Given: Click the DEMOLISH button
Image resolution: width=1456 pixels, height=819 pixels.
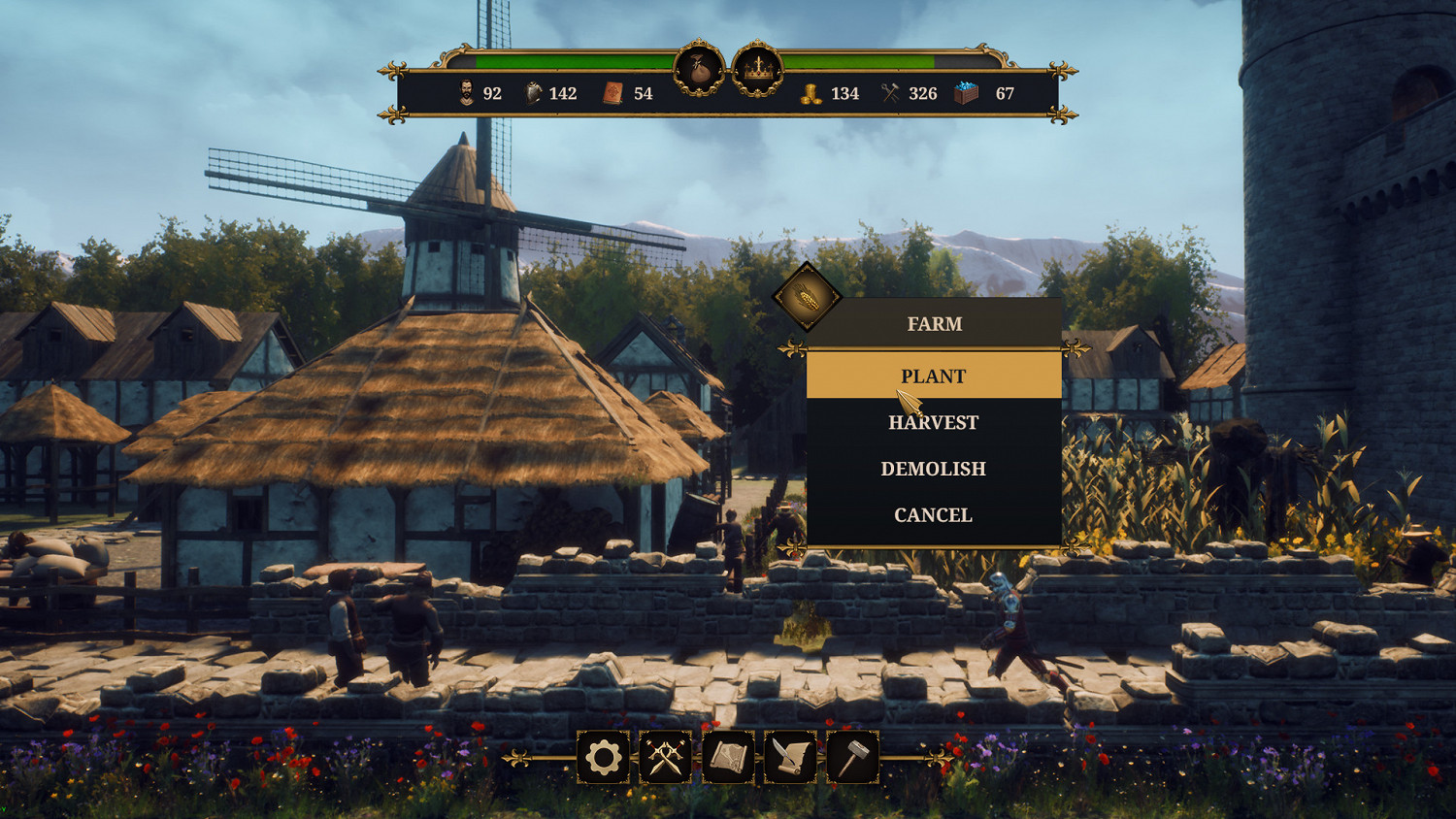Looking at the screenshot, I should 934,468.
